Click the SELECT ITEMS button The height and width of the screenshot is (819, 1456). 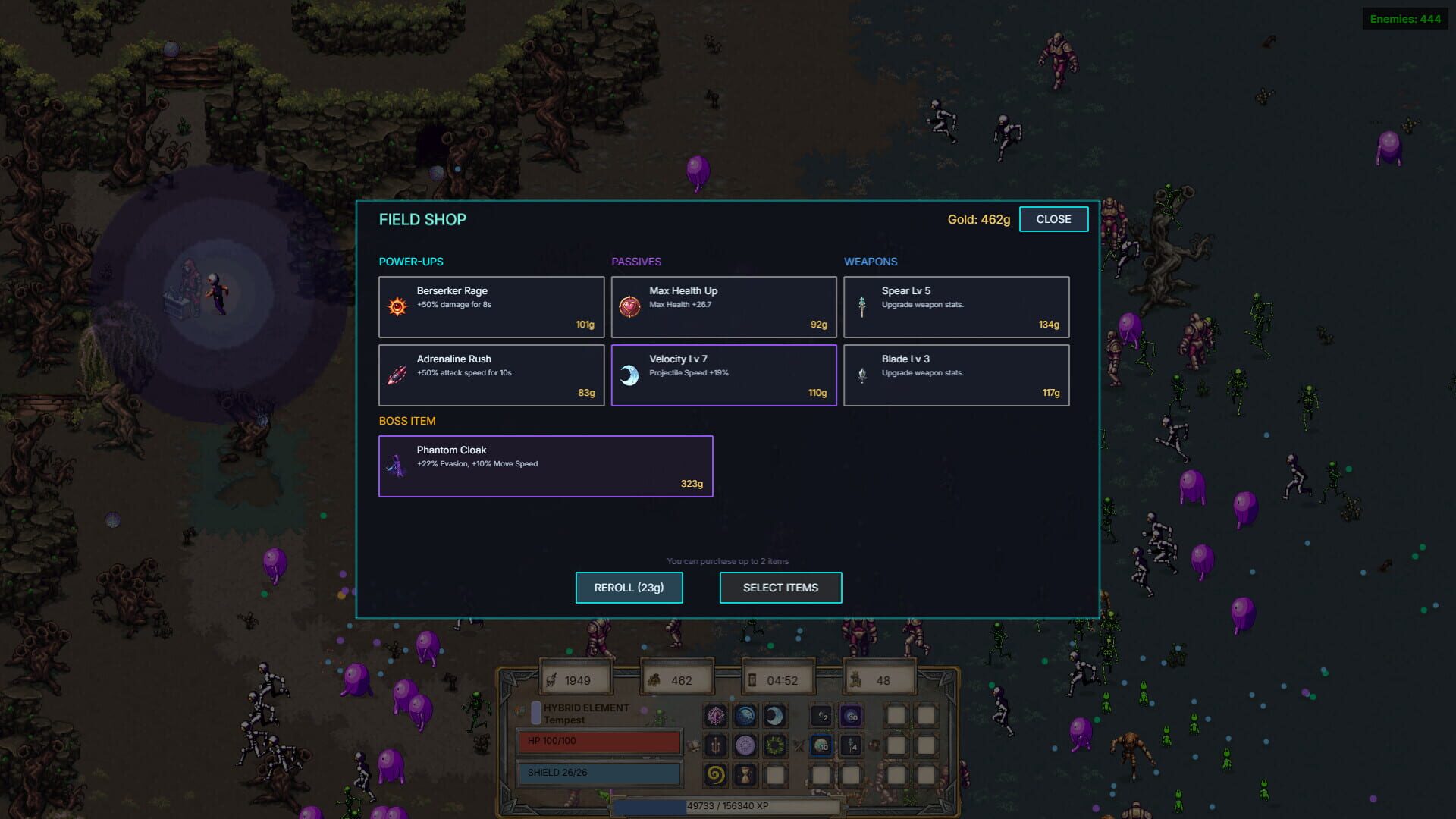pyautogui.click(x=780, y=587)
